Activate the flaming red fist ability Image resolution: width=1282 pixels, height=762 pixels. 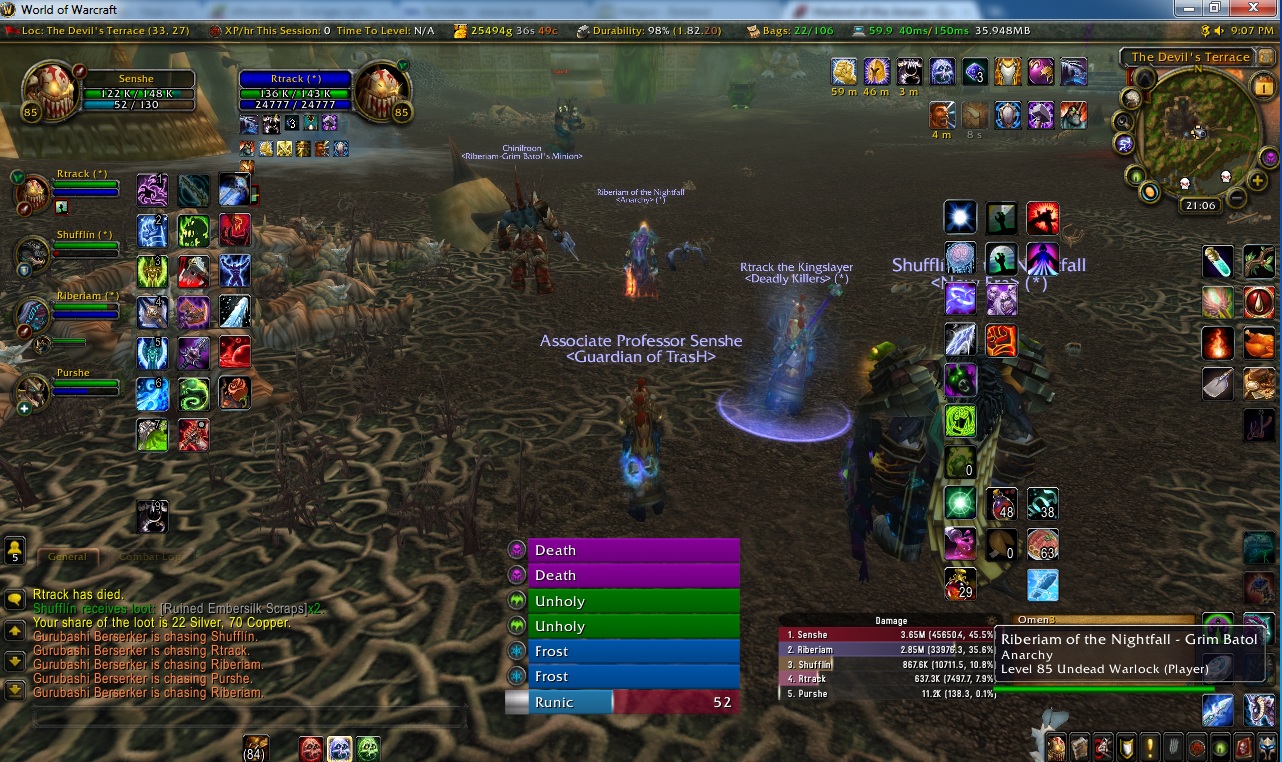click(x=1001, y=340)
